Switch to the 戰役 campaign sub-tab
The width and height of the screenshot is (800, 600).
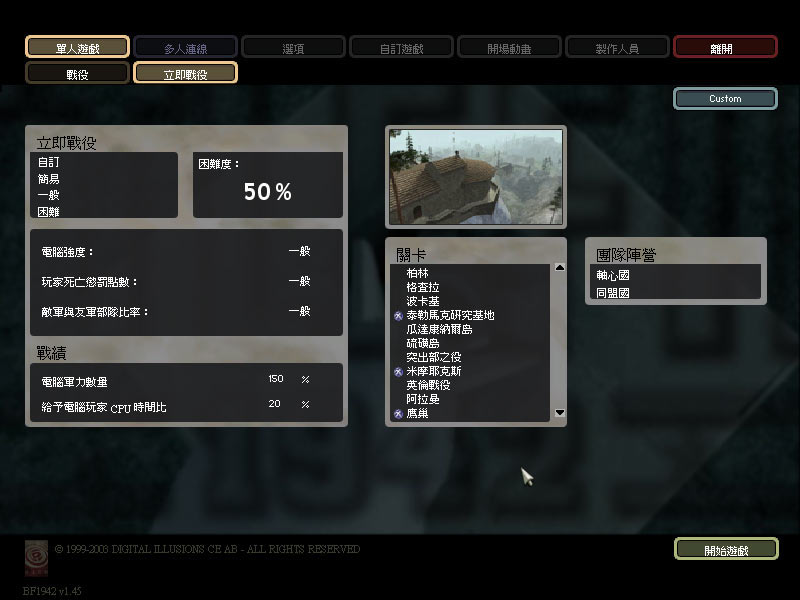(x=77, y=74)
